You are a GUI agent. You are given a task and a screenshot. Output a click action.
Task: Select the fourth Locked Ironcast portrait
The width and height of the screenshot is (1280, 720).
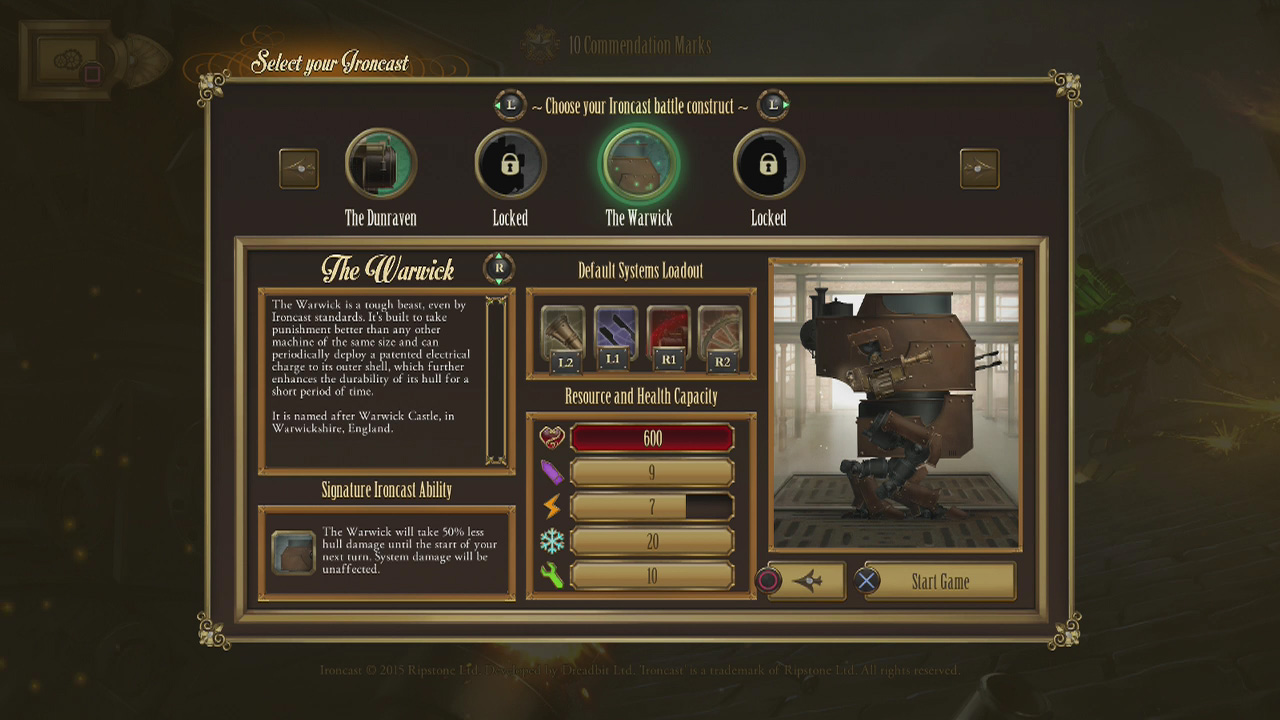point(767,163)
